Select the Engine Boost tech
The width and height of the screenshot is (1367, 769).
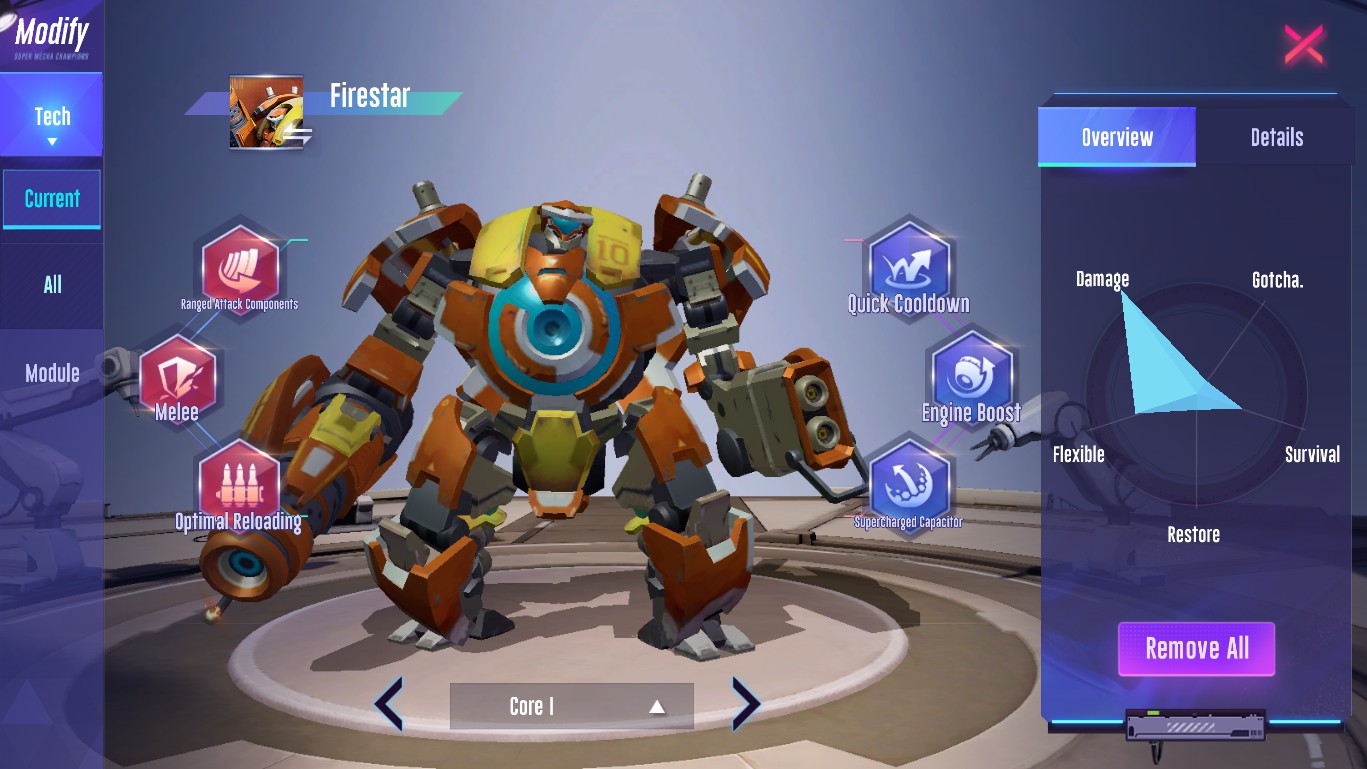pyautogui.click(x=971, y=374)
